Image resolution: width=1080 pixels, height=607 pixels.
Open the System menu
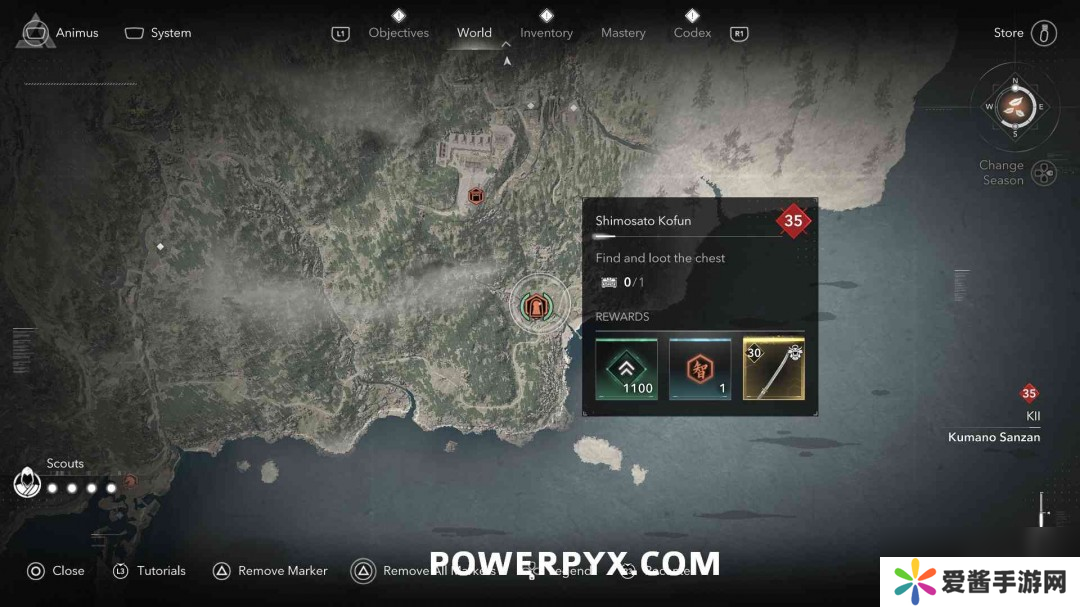(158, 33)
